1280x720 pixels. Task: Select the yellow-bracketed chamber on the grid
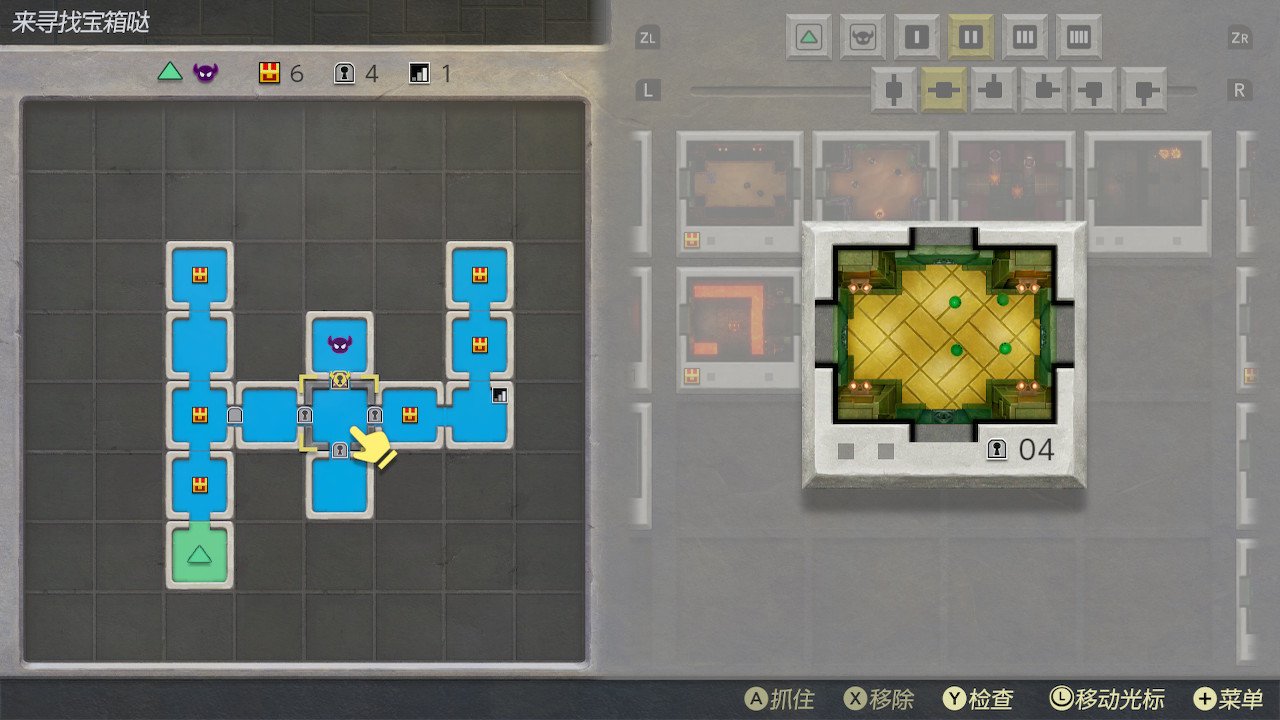click(340, 413)
